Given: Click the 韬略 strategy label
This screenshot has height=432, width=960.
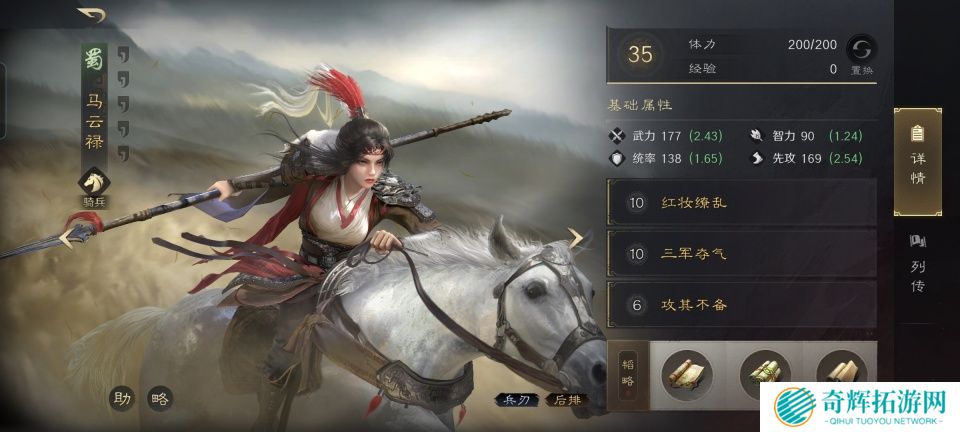Looking at the screenshot, I should click(x=628, y=373).
